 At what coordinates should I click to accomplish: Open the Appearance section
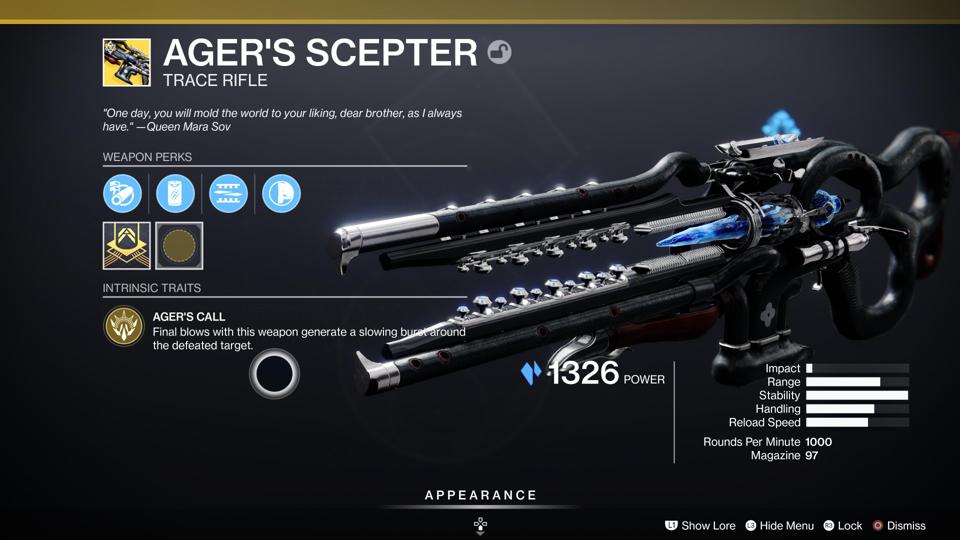(x=480, y=496)
